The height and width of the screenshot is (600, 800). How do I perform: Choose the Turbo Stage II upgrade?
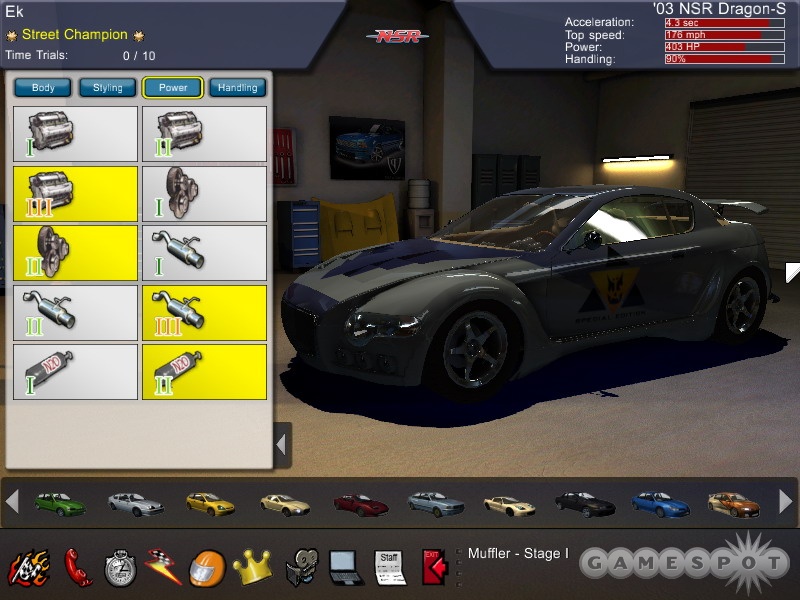click(75, 253)
